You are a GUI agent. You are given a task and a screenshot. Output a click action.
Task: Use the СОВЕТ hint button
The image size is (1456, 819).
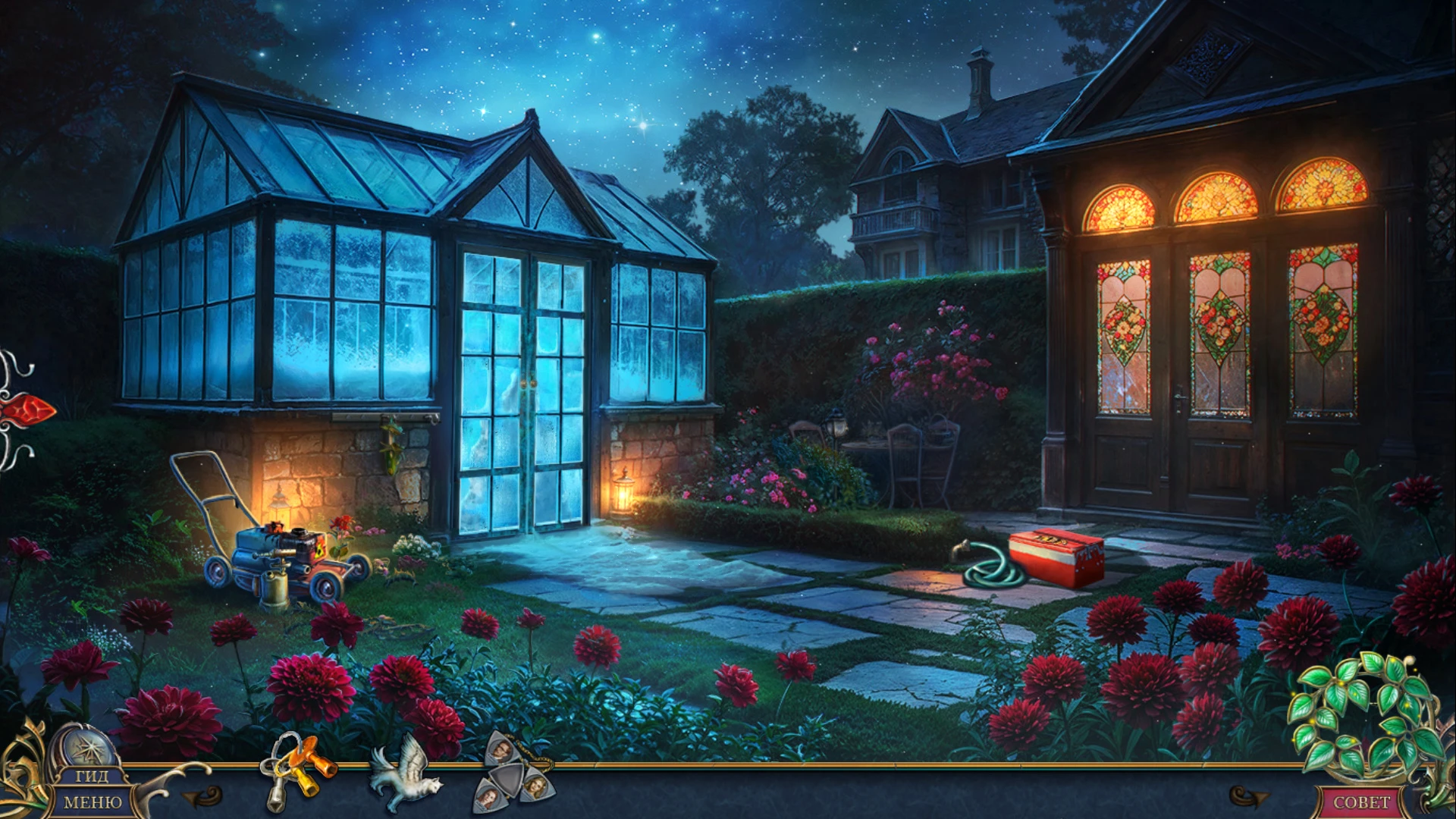1361,802
